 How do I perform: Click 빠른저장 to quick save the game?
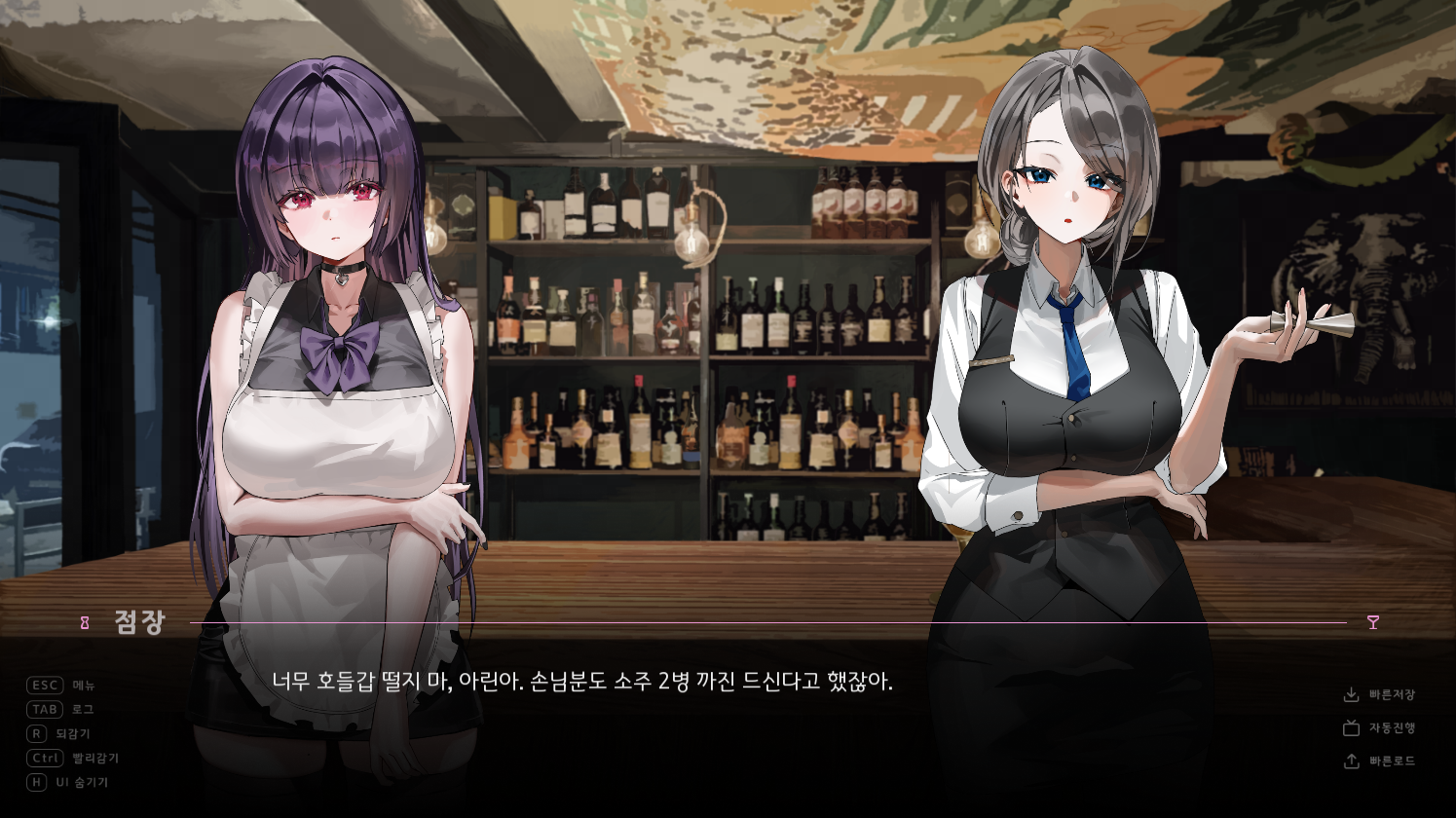tap(1392, 694)
